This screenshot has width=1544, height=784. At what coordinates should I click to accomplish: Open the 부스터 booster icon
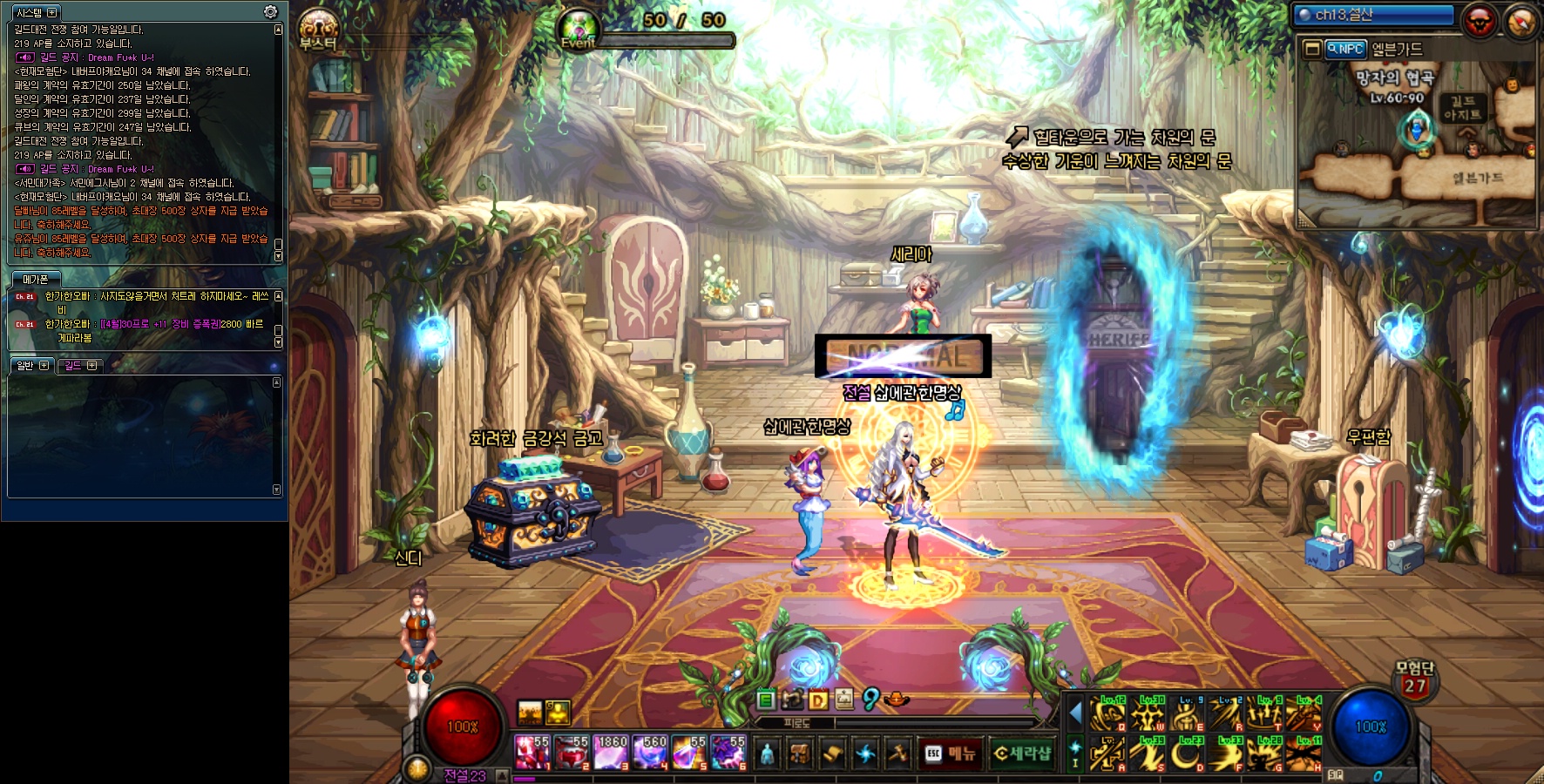tap(318, 29)
